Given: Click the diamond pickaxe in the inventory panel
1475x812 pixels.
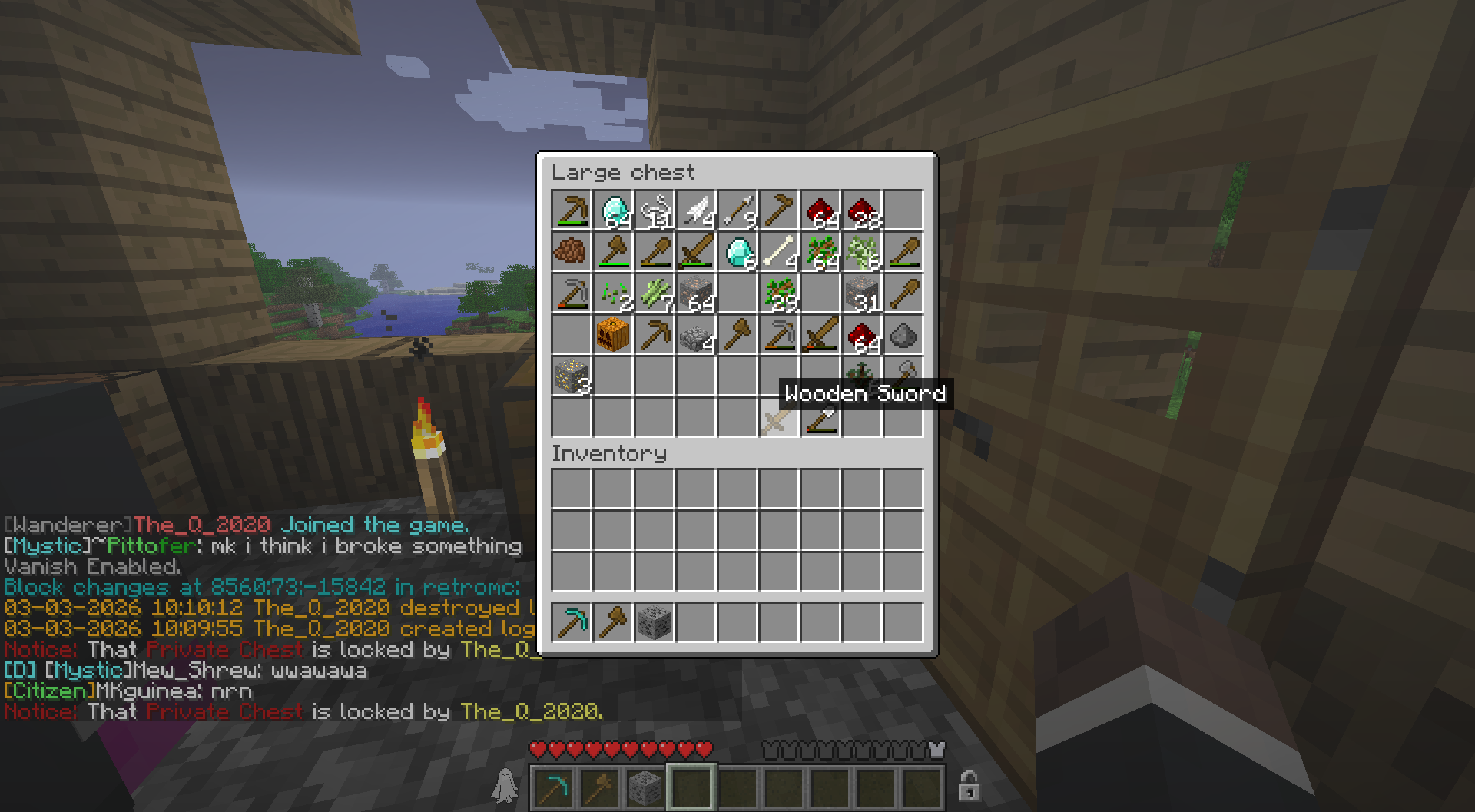Looking at the screenshot, I should tap(572, 622).
